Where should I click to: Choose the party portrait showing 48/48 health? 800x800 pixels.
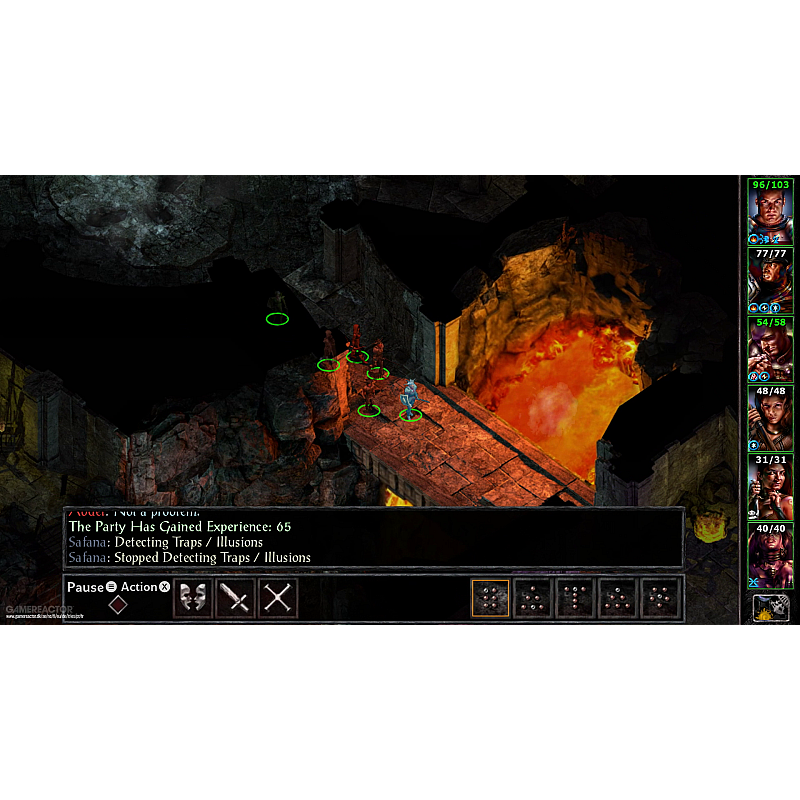[770, 418]
